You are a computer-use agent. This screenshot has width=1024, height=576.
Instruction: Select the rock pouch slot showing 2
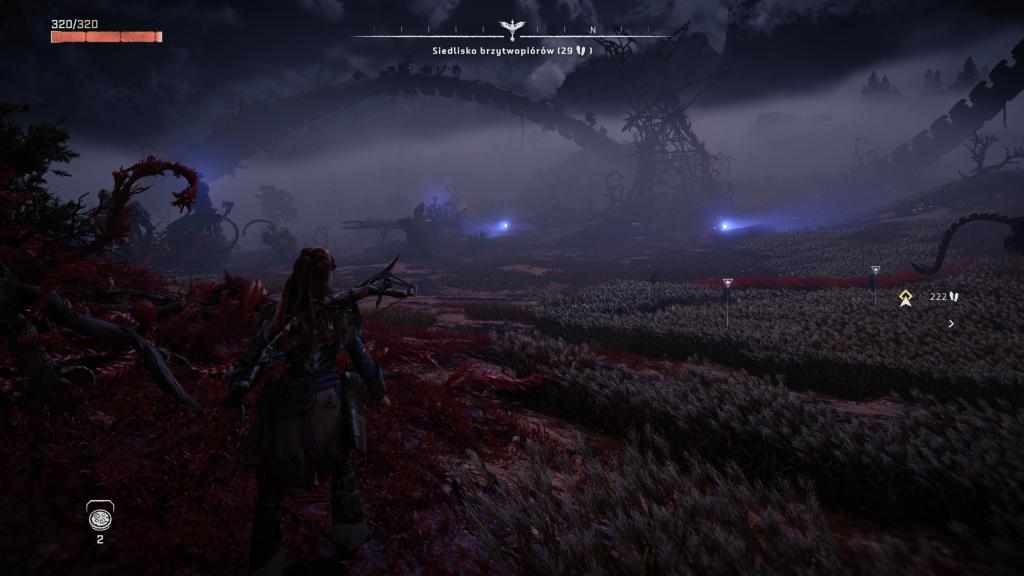click(x=99, y=518)
